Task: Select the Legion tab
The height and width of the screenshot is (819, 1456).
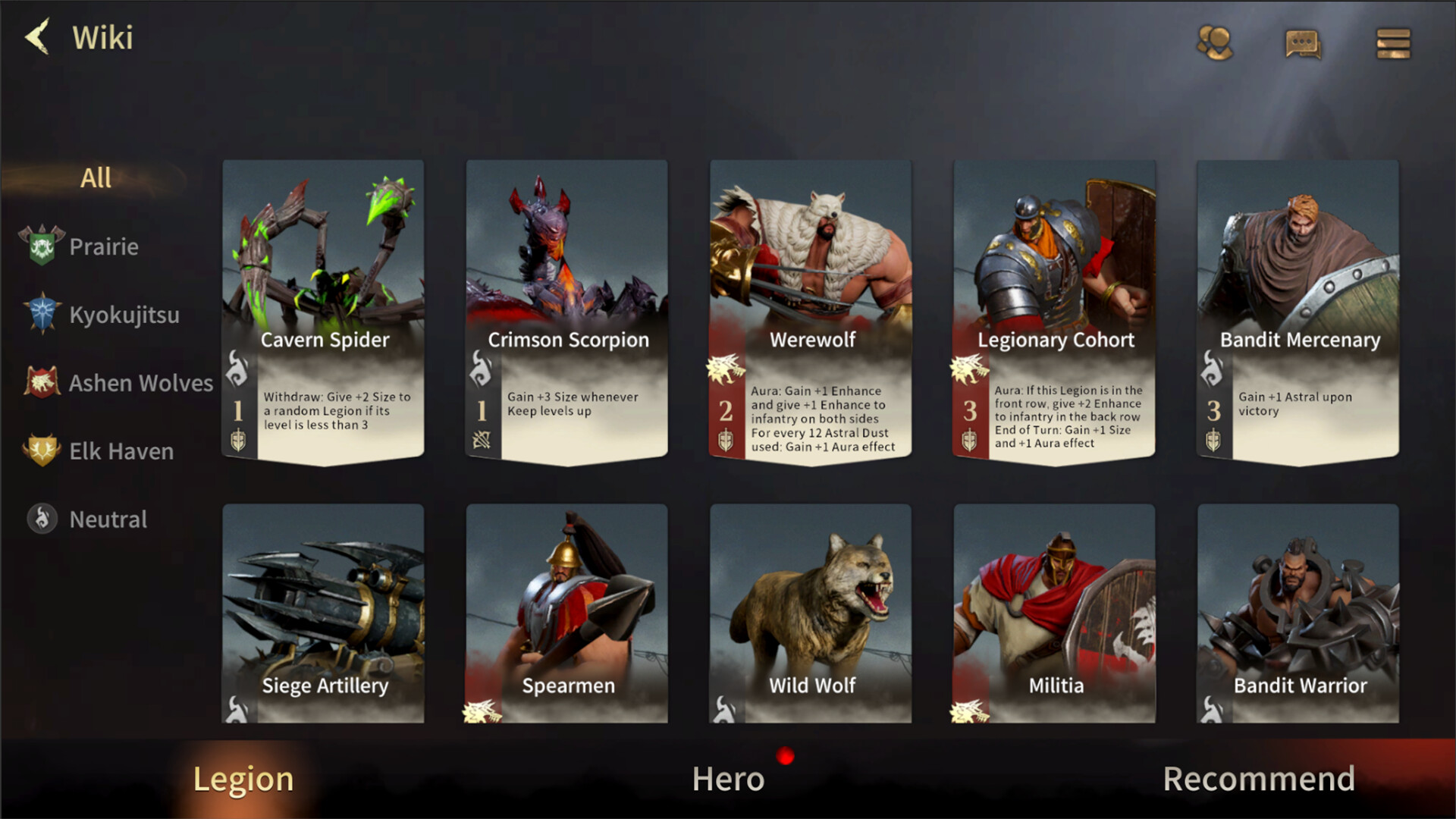Action: click(x=243, y=778)
